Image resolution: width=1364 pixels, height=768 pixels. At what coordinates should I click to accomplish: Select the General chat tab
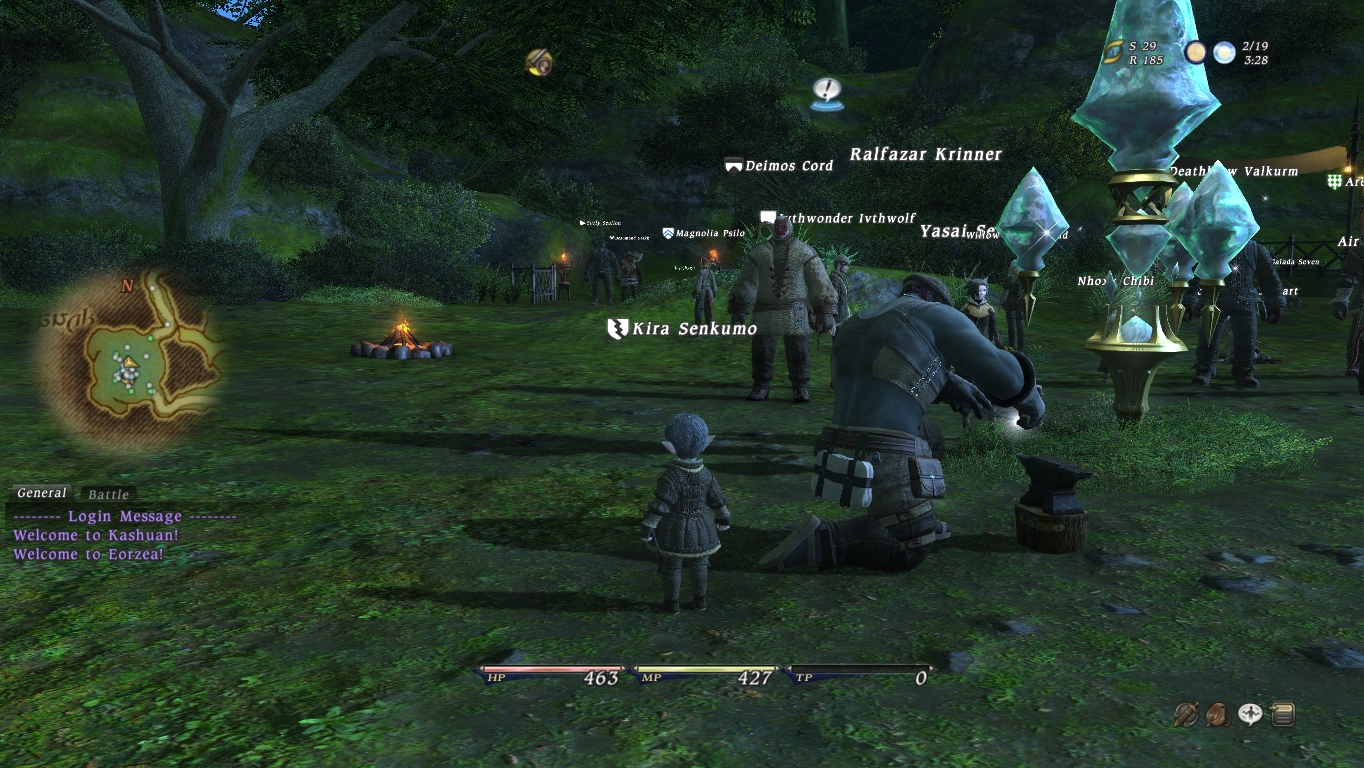[42, 493]
